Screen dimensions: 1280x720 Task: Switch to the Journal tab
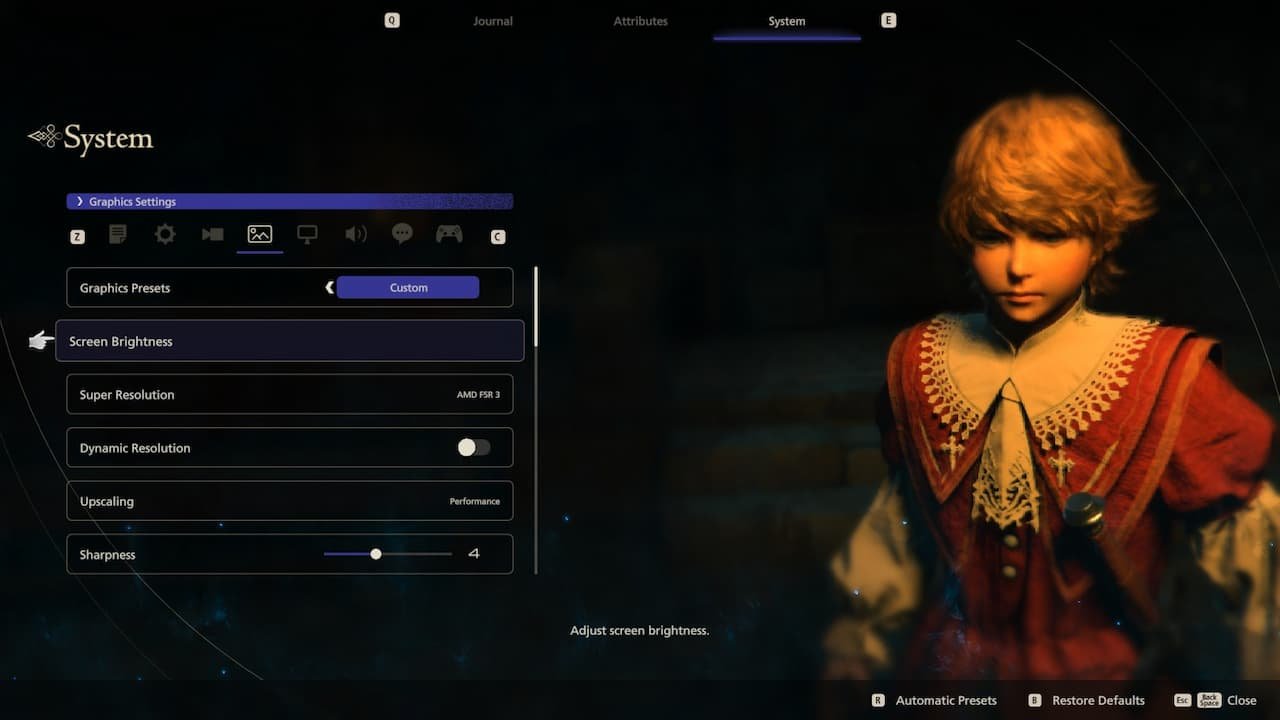(x=492, y=20)
